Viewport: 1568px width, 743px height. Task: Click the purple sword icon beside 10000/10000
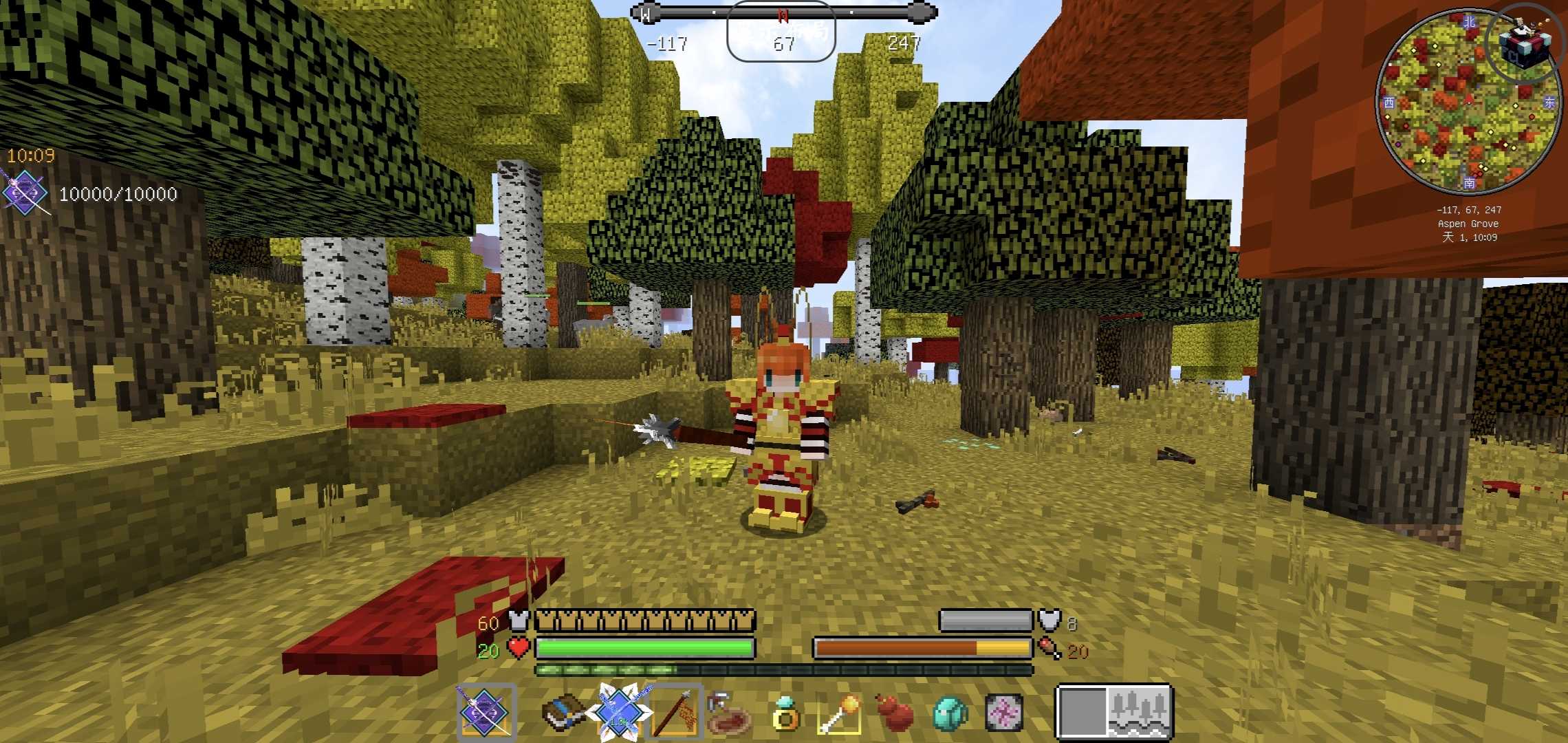[25, 194]
